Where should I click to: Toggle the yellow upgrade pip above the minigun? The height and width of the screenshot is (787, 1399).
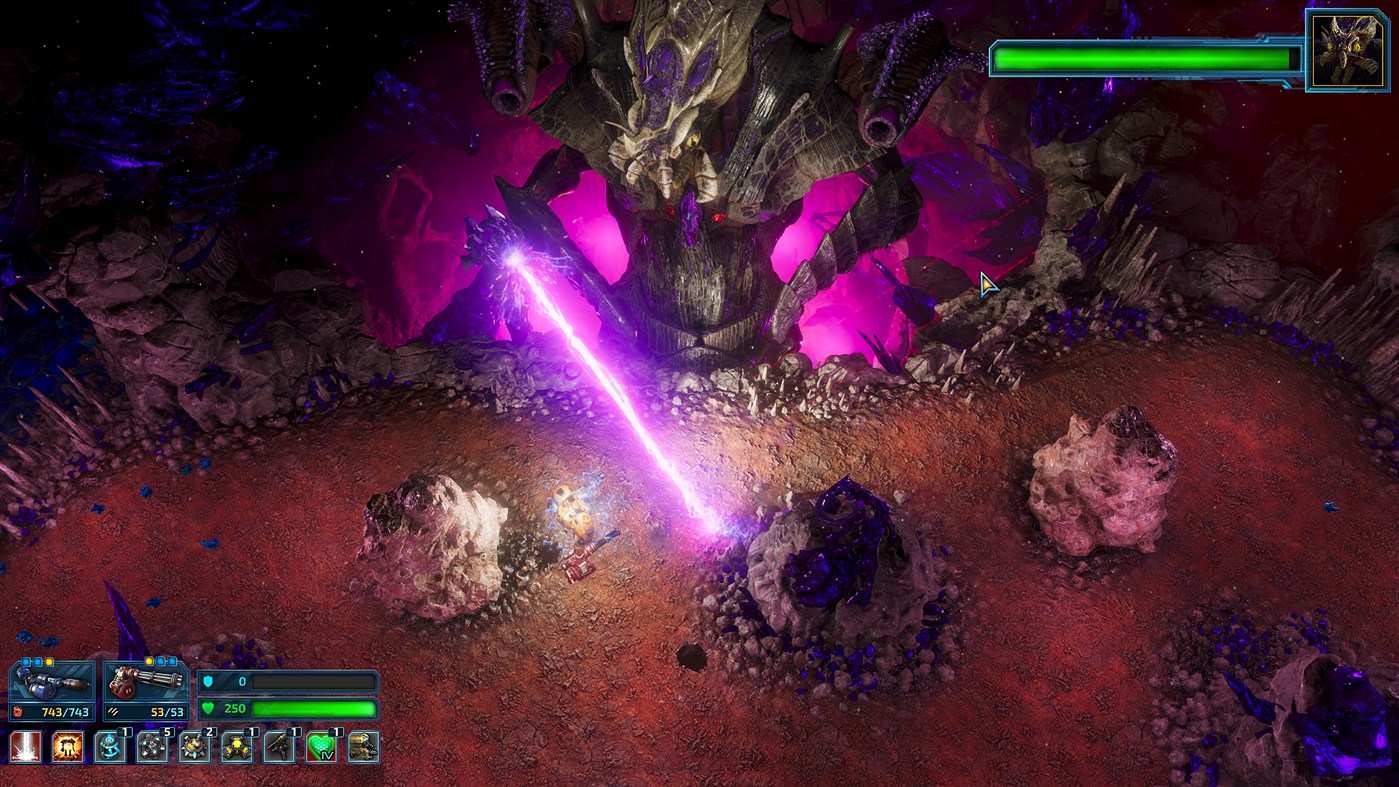pyautogui.click(x=149, y=663)
